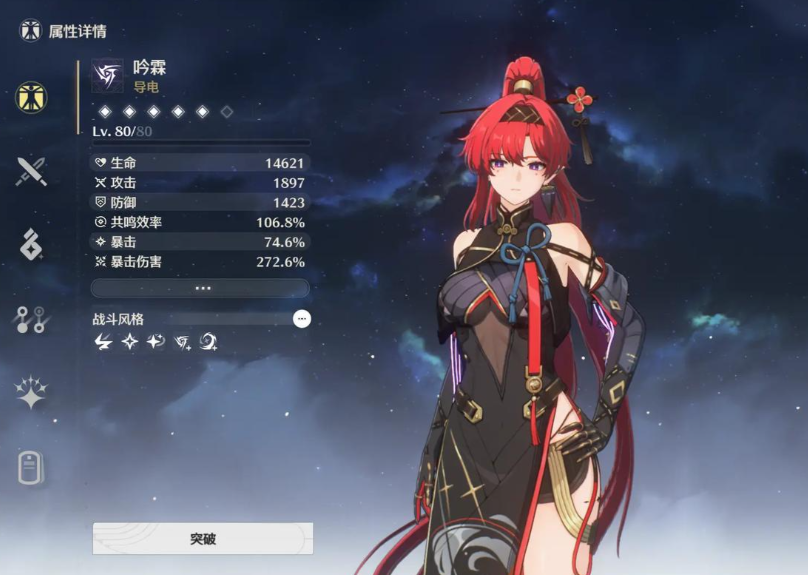Select the attributes tab with the figure icon
Viewport: 808px width, 575px height.
coord(31,97)
